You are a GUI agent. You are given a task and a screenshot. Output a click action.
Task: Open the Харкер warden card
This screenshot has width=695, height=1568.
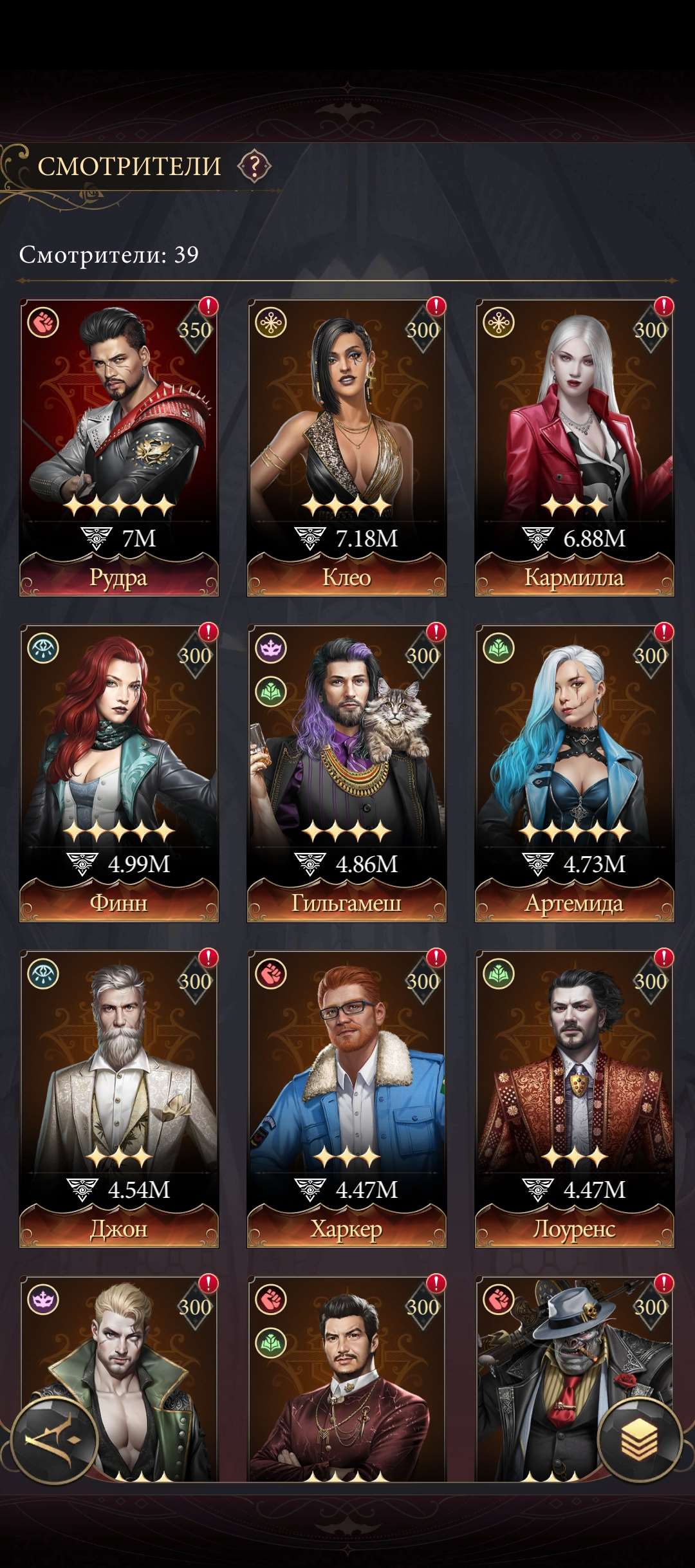tap(347, 1098)
